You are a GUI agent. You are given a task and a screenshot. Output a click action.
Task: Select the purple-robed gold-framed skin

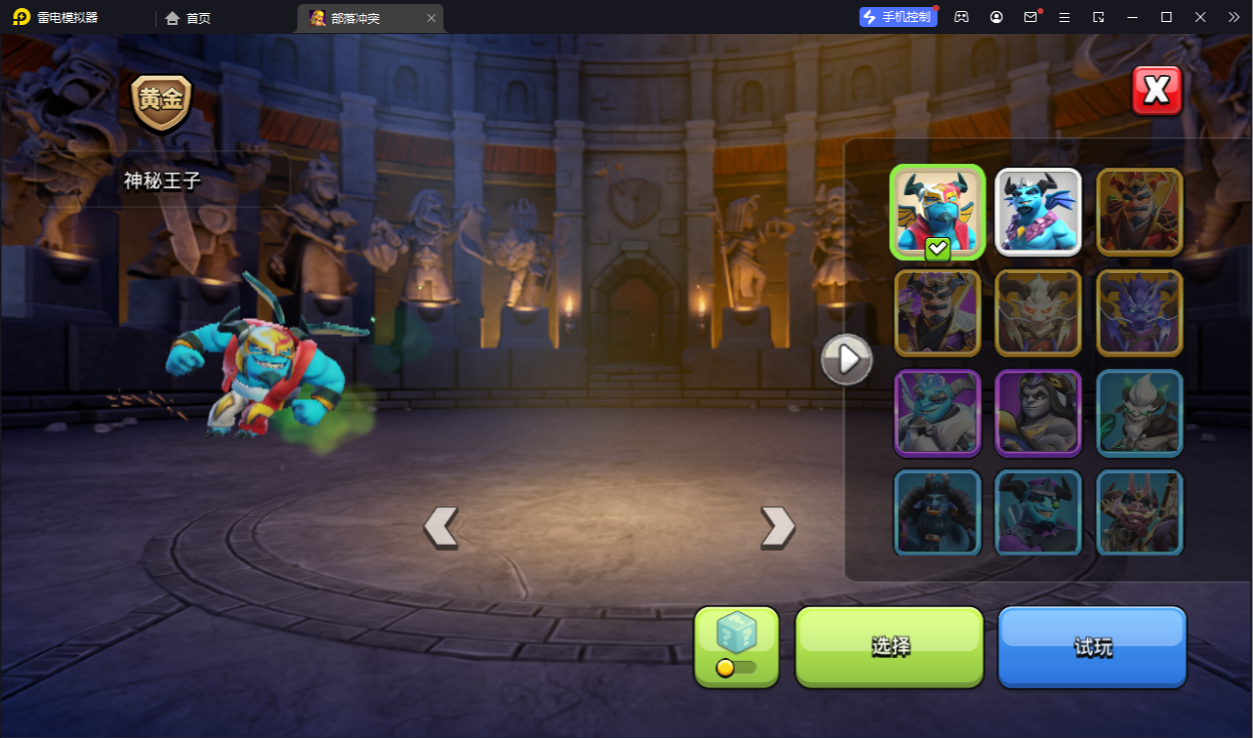pyautogui.click(x=937, y=313)
